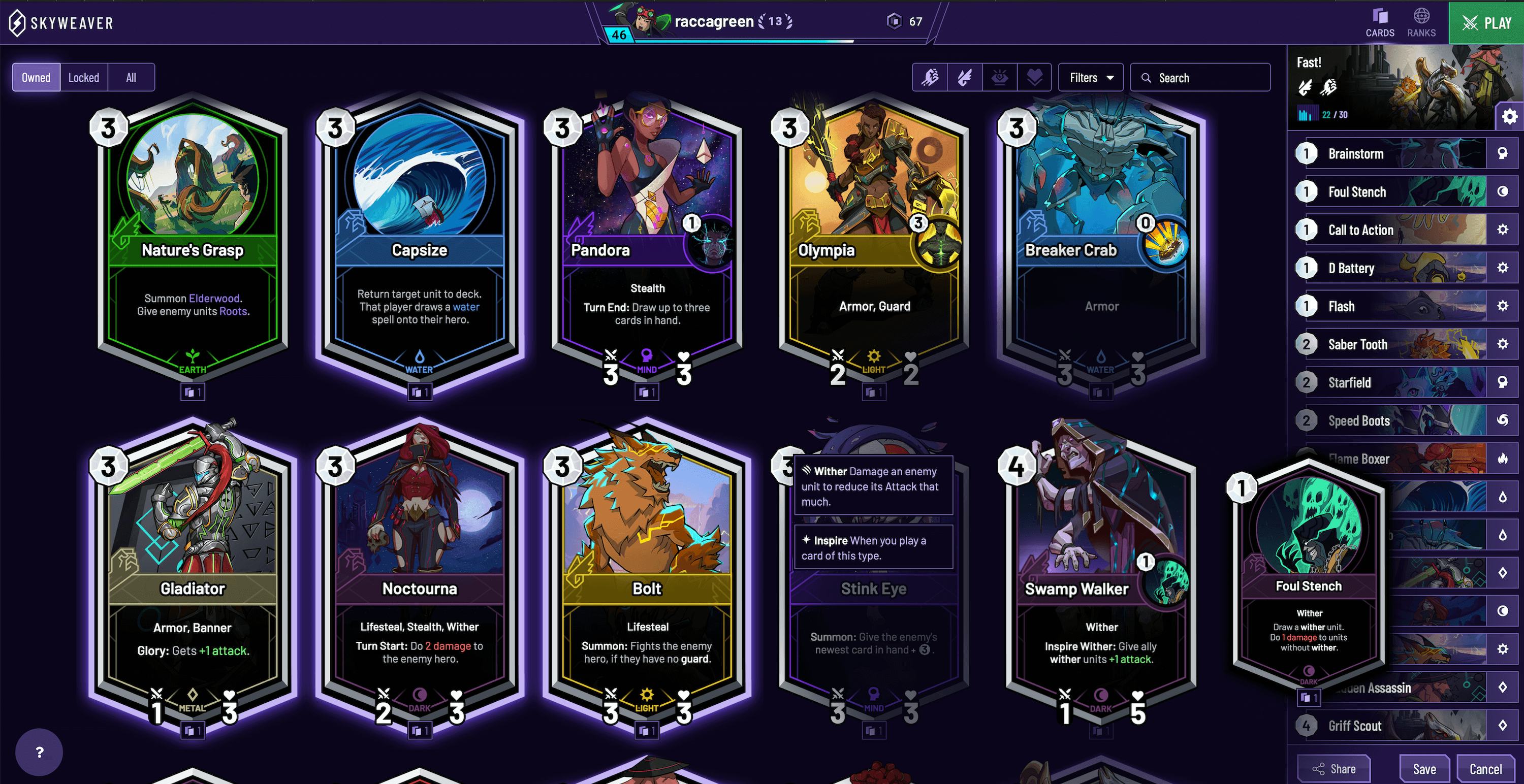
Task: Click the gear icon beside Flash deck entry
Action: (1504, 306)
